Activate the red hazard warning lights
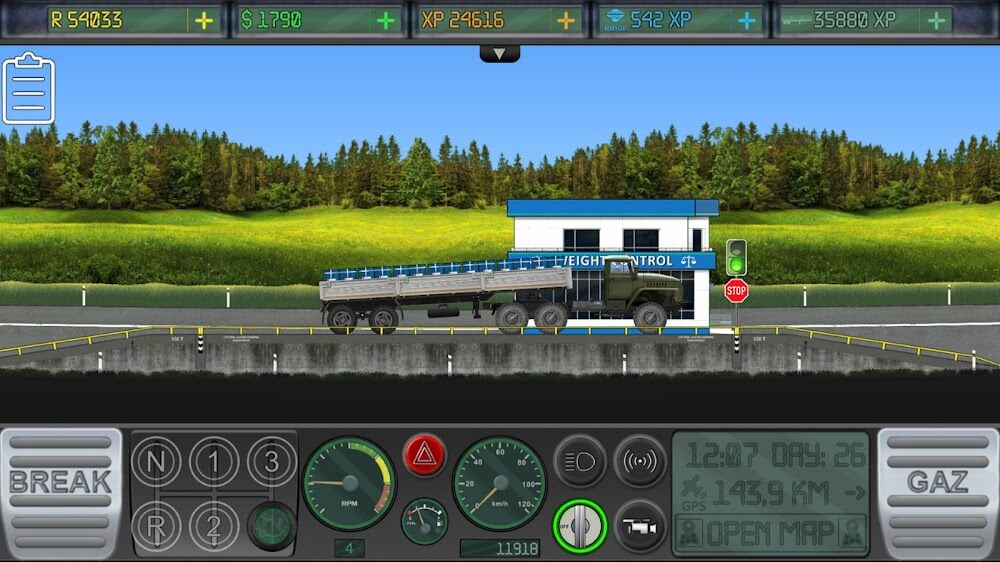The image size is (1000, 562). (x=424, y=455)
